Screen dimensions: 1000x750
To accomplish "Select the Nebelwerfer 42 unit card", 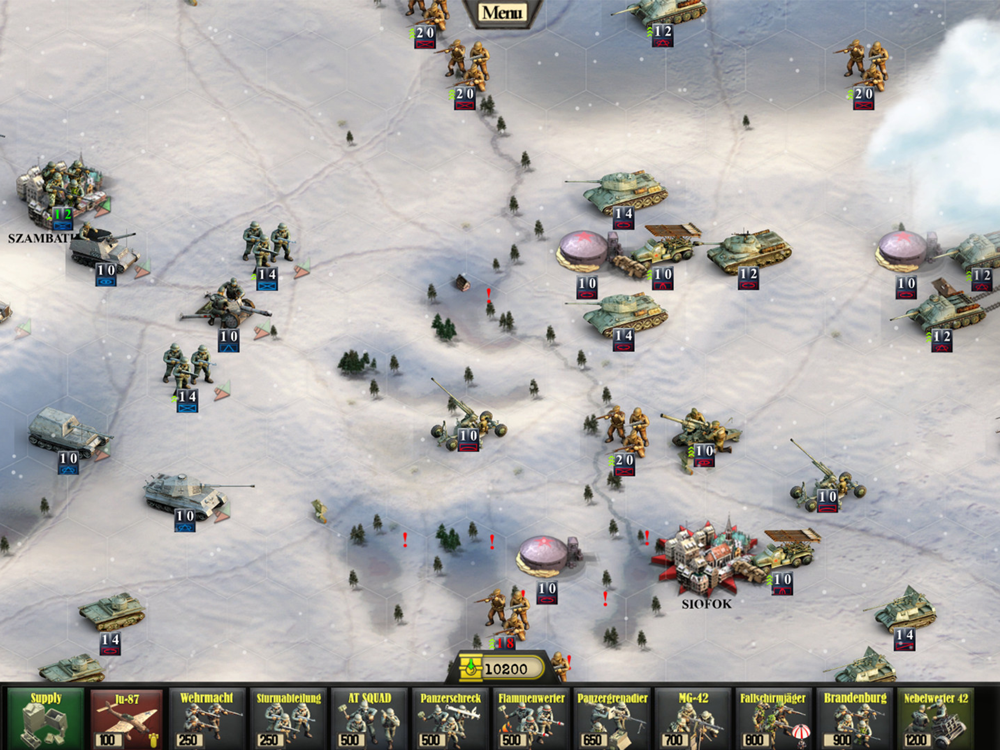I will (x=936, y=718).
